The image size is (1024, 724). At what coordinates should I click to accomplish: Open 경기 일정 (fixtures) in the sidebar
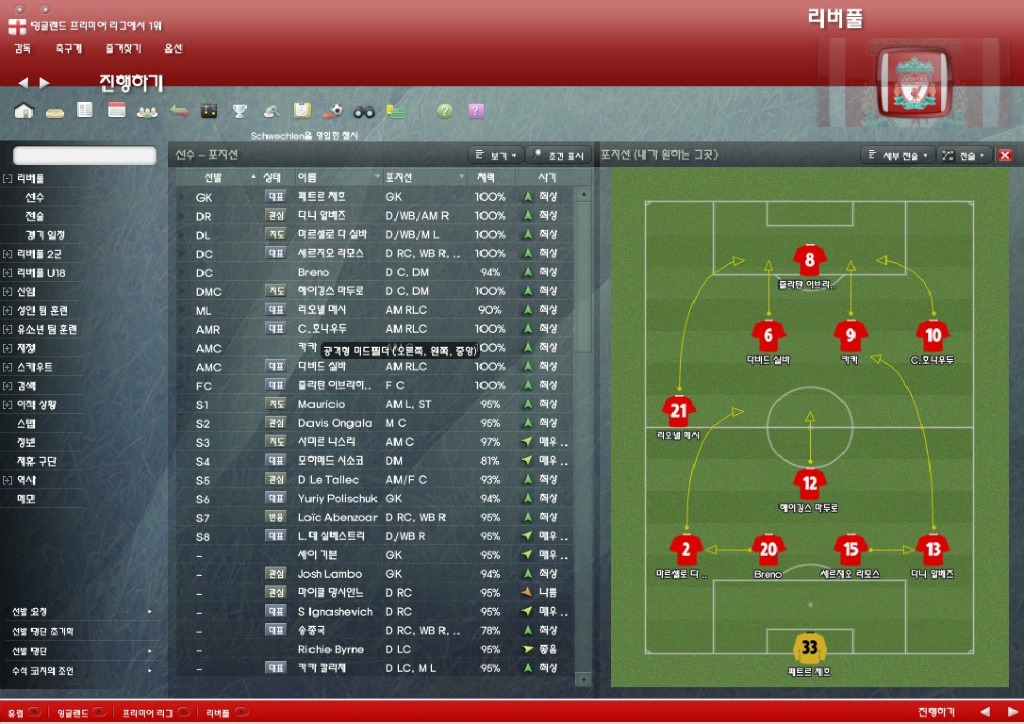[x=45, y=235]
